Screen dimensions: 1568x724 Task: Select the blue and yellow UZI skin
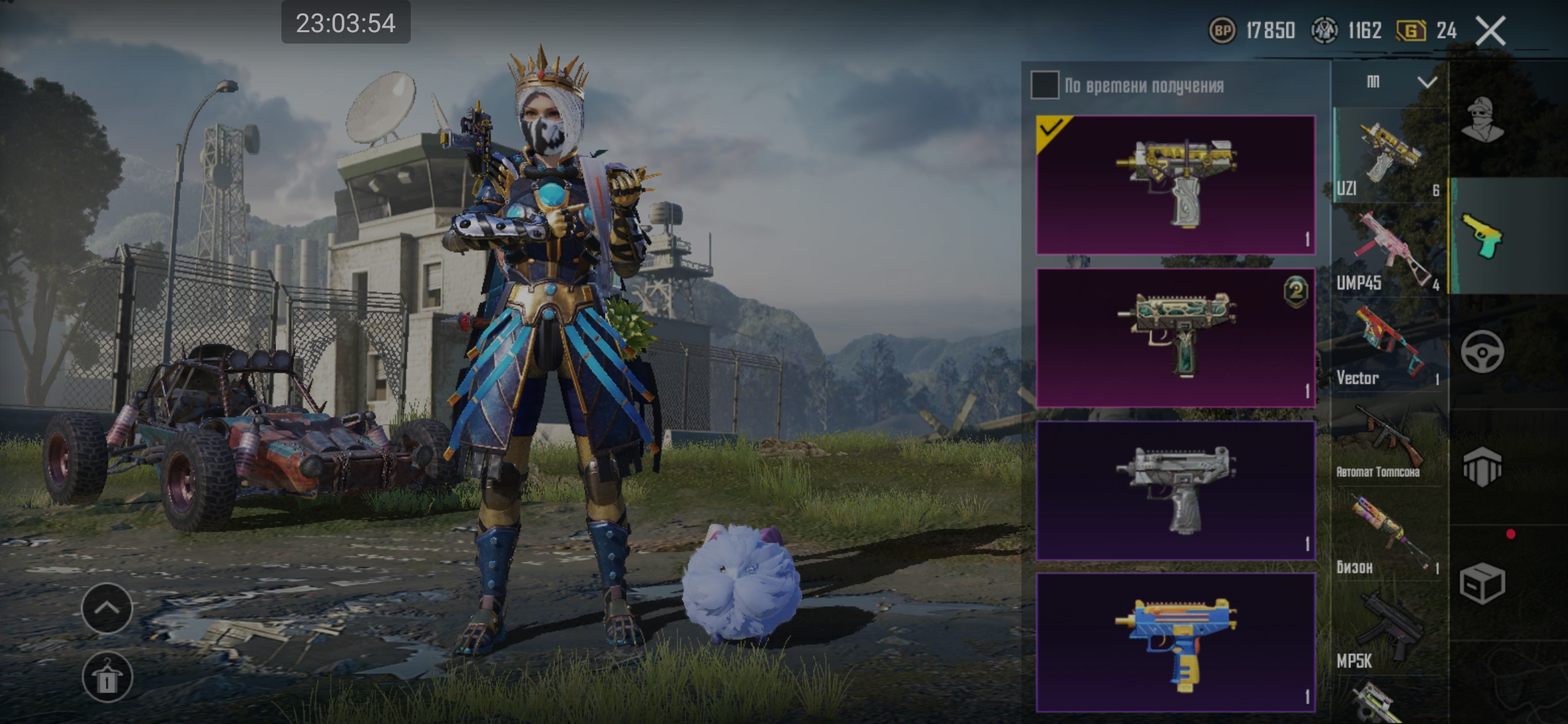(x=1175, y=642)
